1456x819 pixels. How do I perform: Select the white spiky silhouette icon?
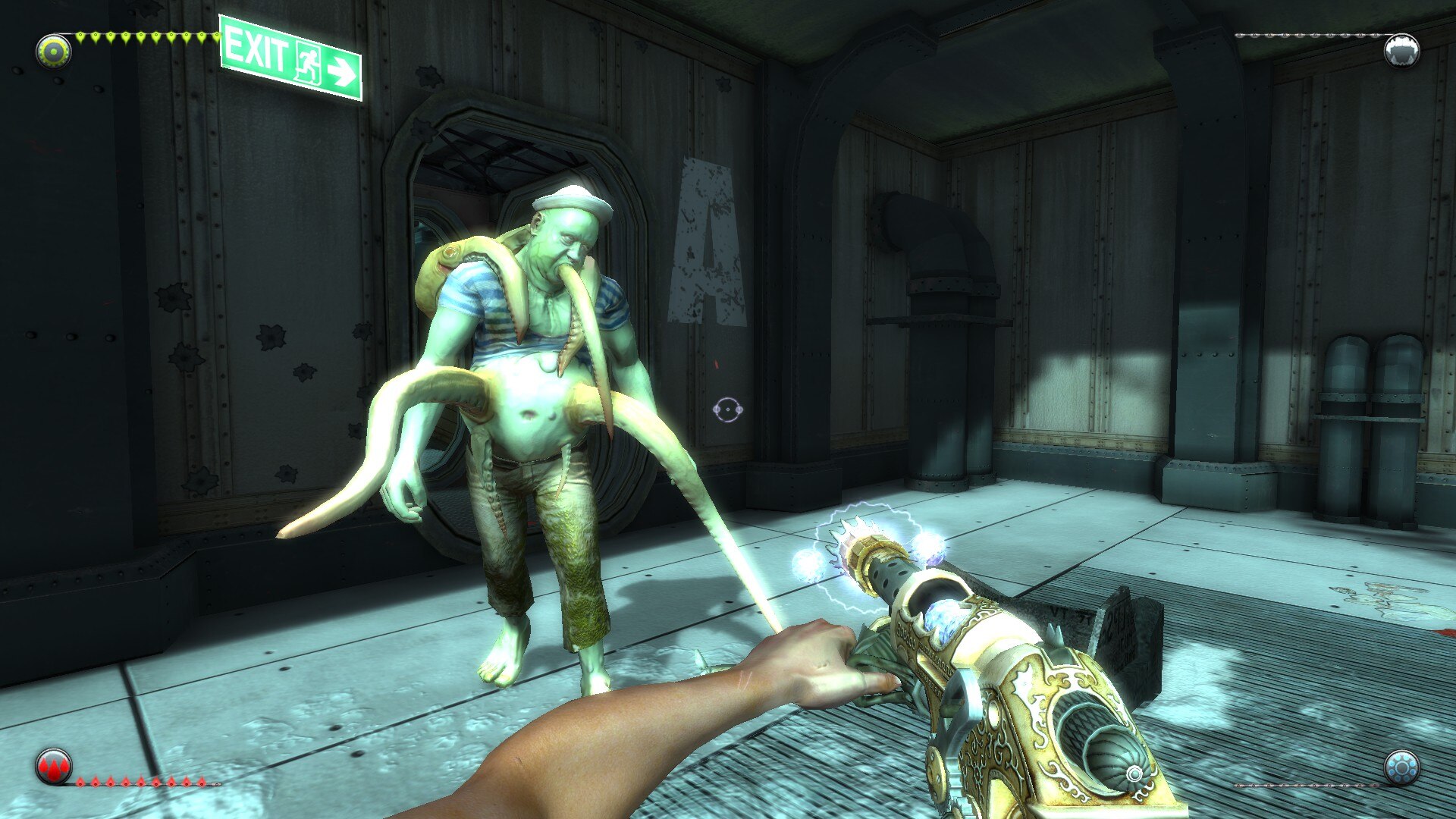click(x=1401, y=52)
